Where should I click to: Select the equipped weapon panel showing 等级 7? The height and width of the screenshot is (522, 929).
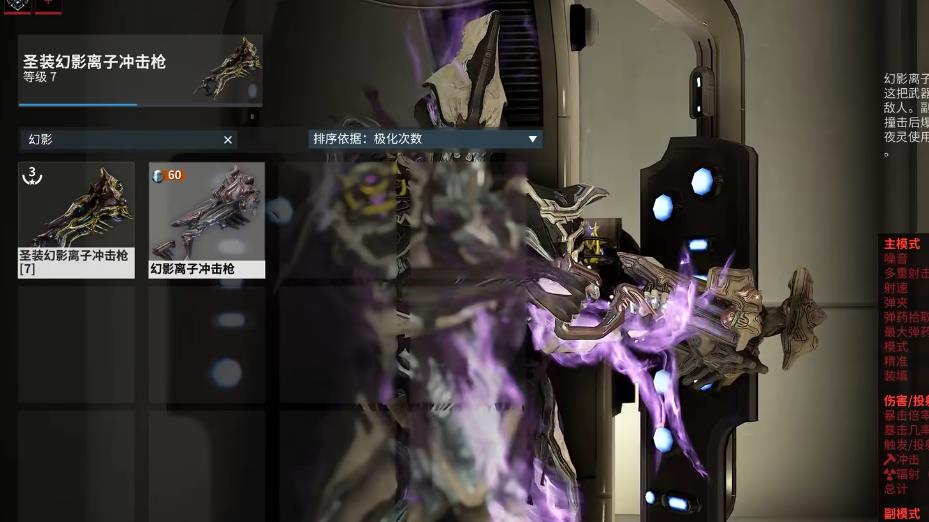click(140, 70)
